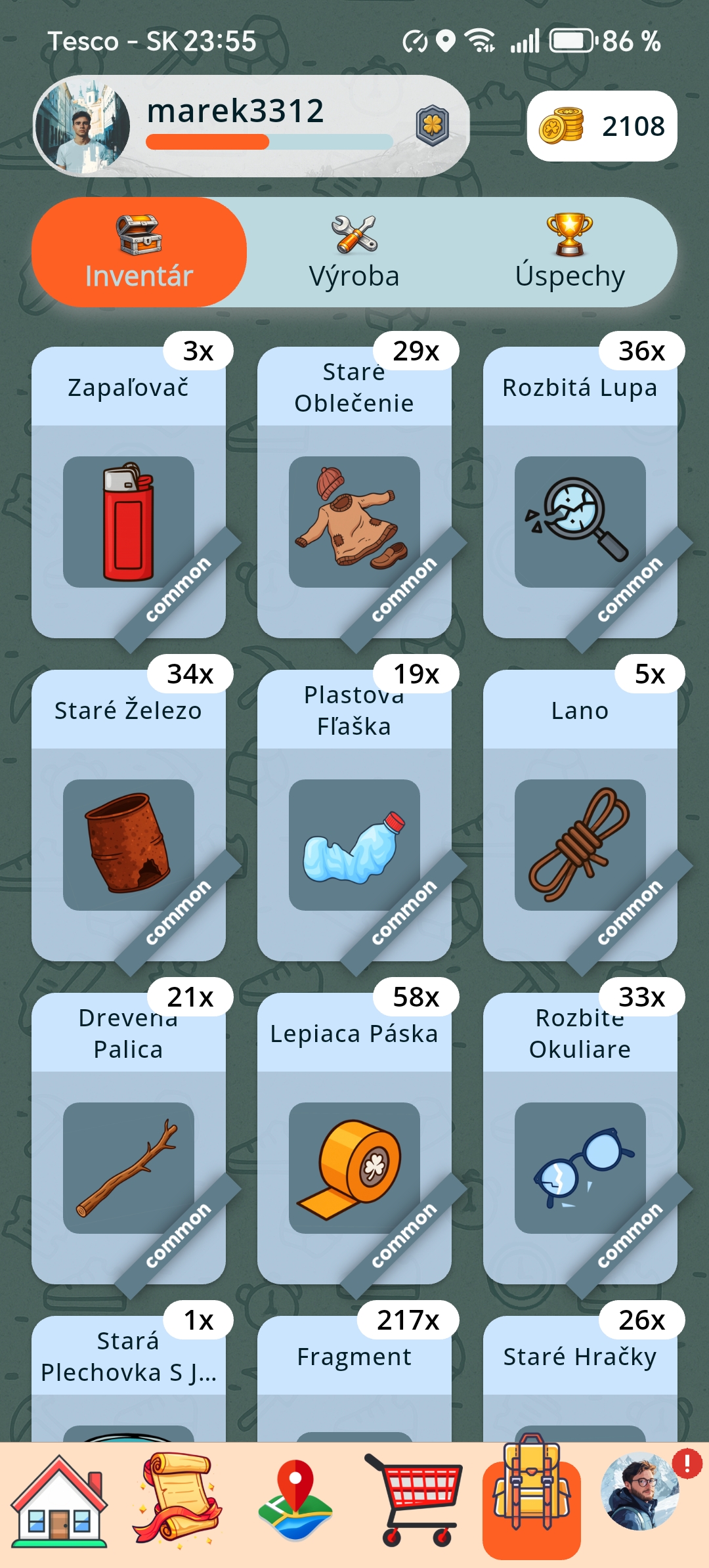Open the Fragment item card
Viewport: 709px width, 1568px height.
coord(354,1379)
